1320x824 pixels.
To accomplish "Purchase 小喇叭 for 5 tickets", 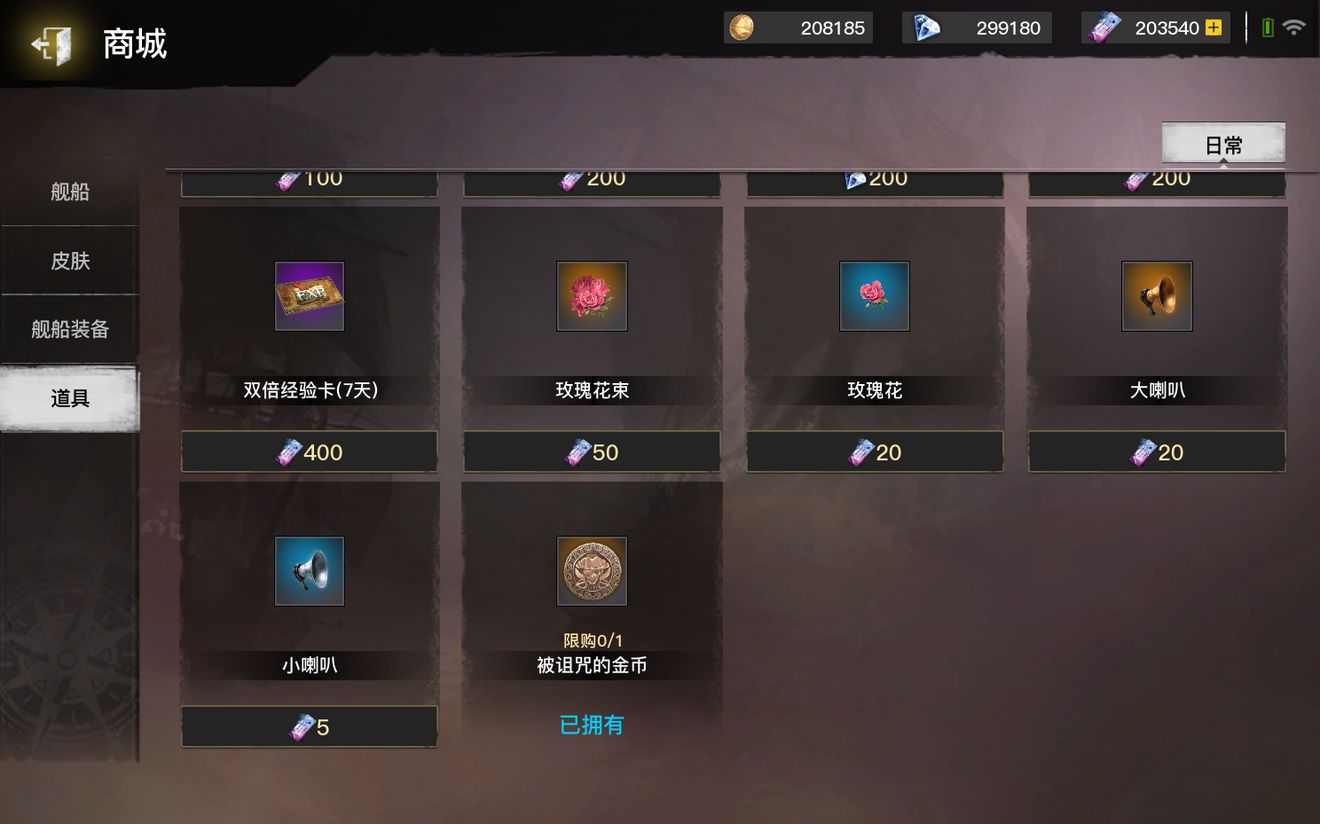I will pos(309,727).
